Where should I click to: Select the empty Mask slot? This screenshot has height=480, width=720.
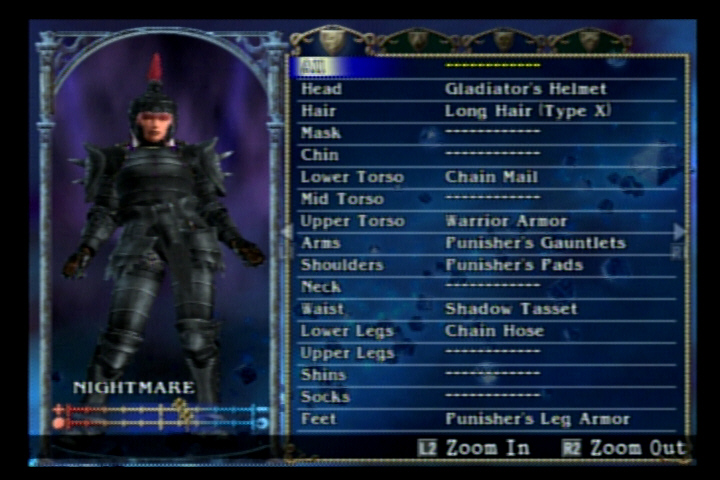[488, 133]
